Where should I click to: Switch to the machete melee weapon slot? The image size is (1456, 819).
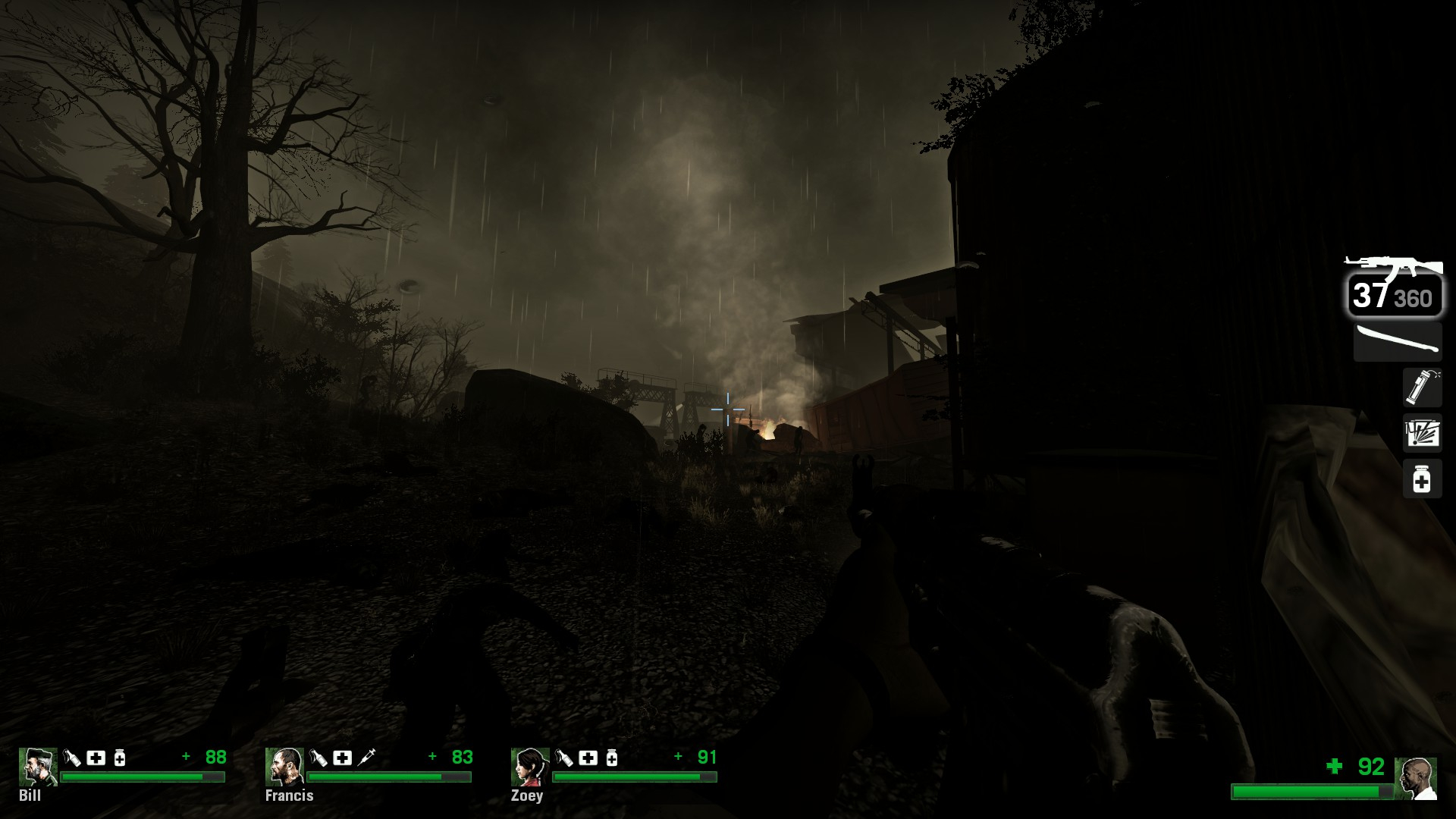[1398, 342]
